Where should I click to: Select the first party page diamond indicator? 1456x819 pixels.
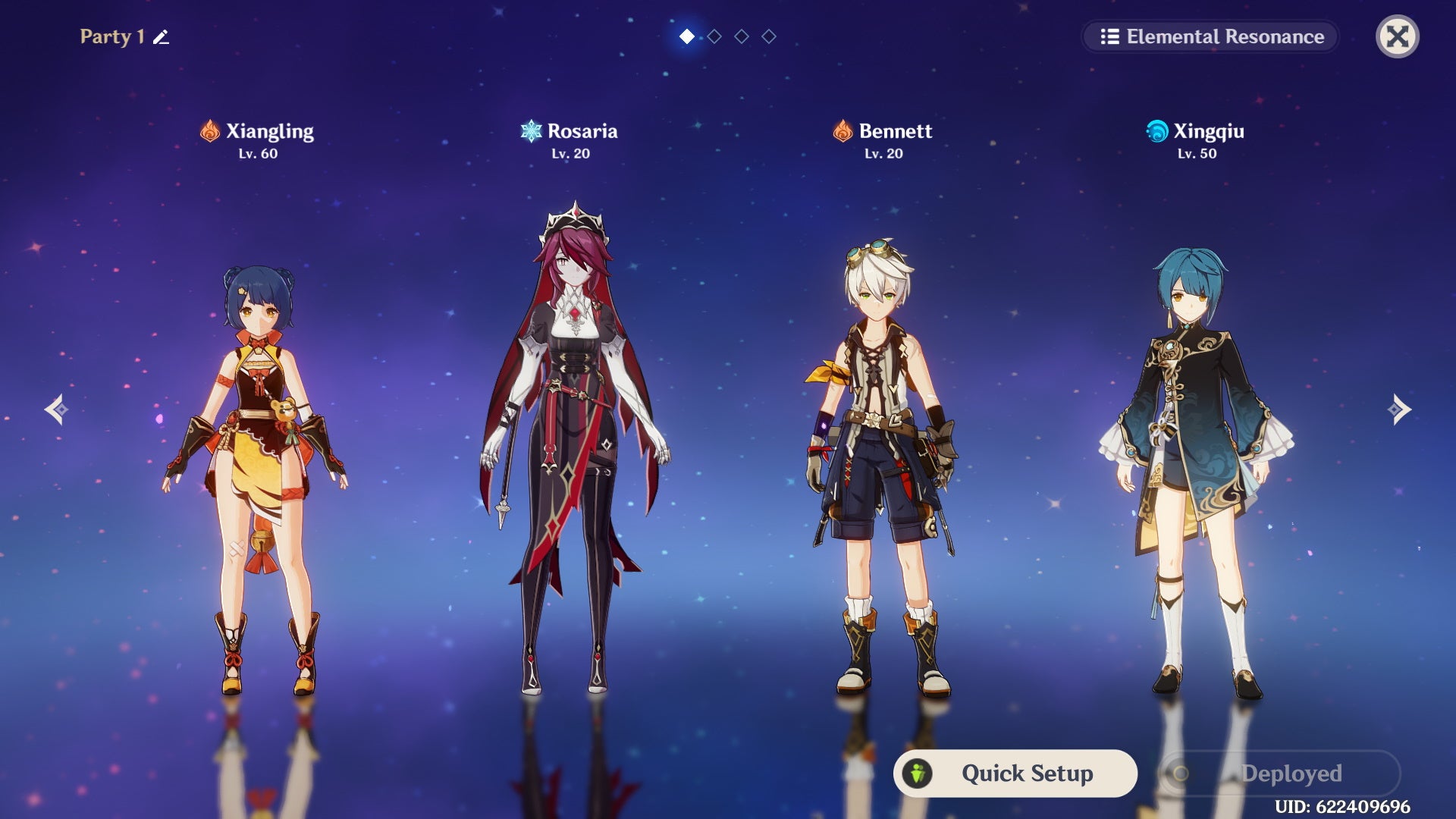[686, 34]
